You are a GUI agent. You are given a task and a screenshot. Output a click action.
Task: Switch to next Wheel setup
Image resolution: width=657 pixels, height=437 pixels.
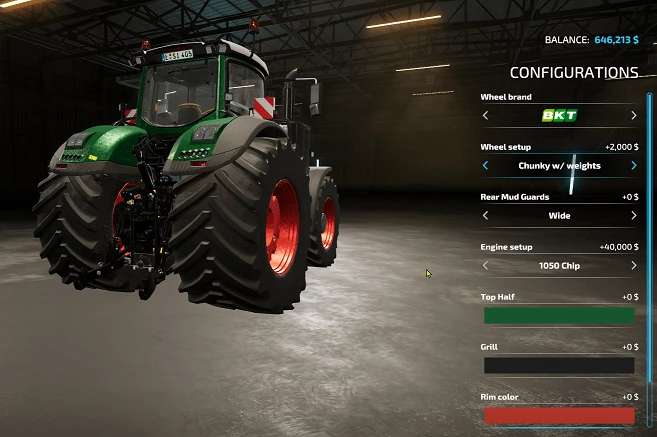[633, 165]
